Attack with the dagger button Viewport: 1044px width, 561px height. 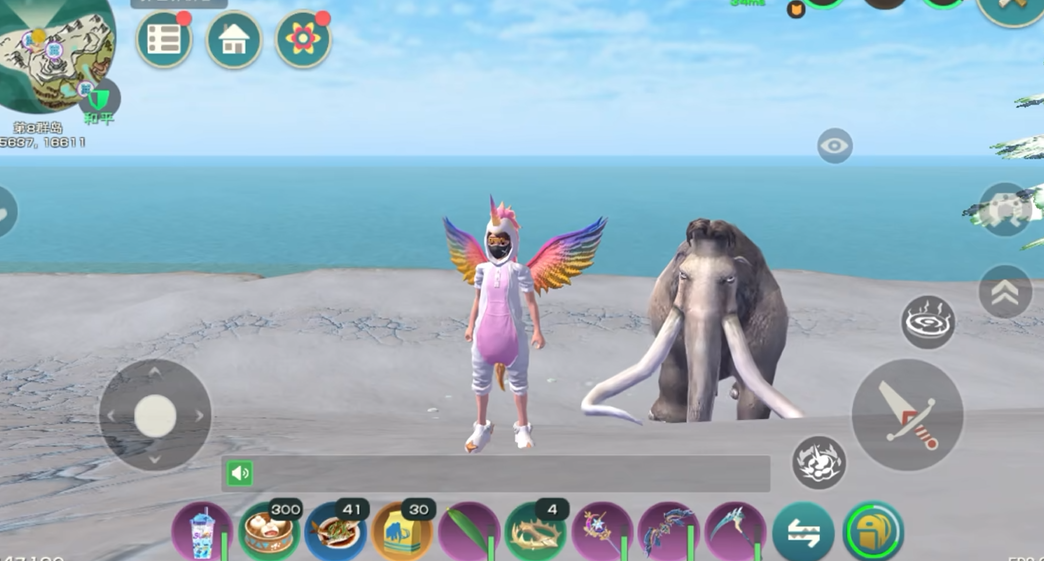coord(907,415)
